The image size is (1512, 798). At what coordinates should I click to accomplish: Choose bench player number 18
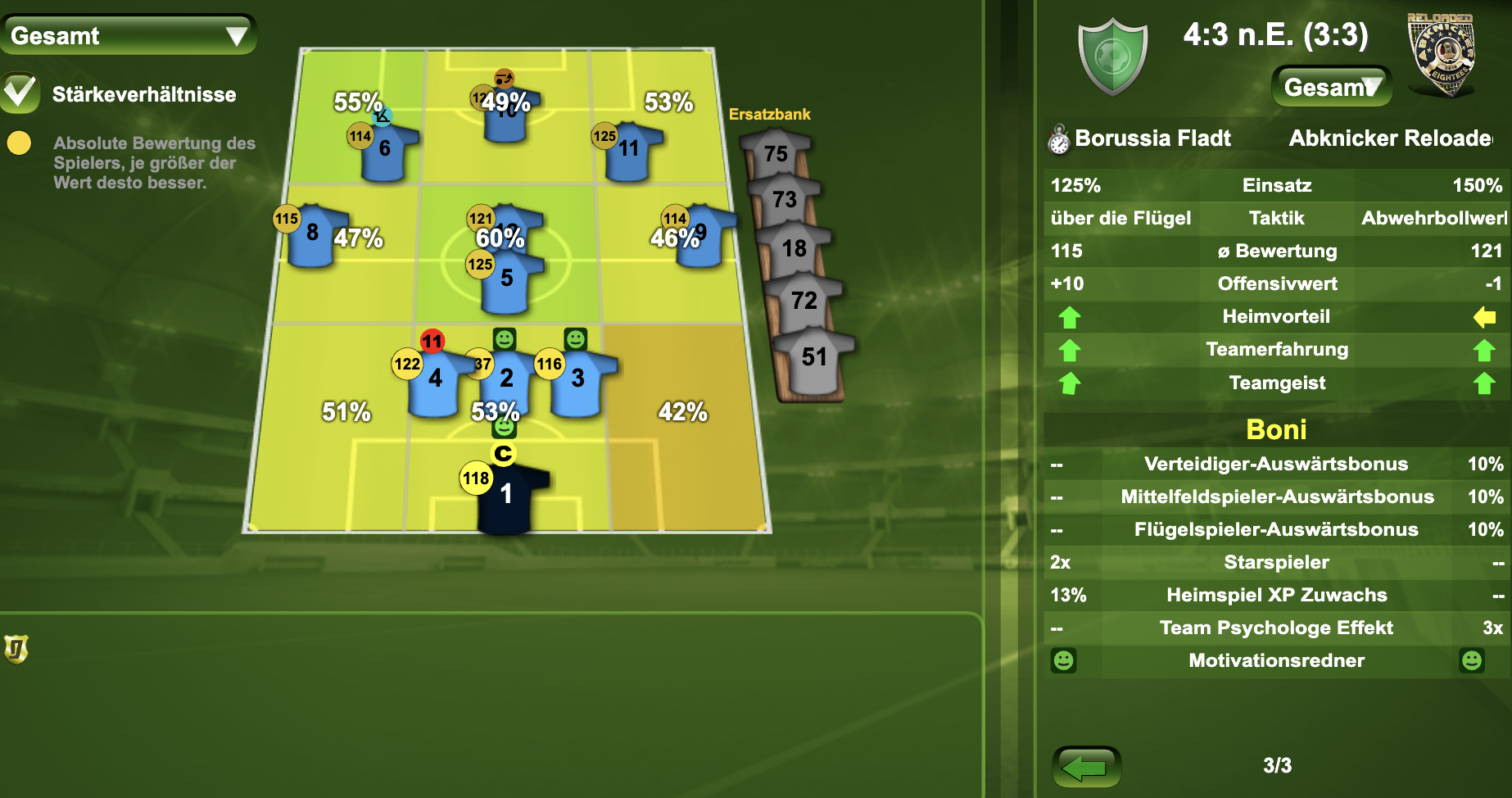pos(794,249)
